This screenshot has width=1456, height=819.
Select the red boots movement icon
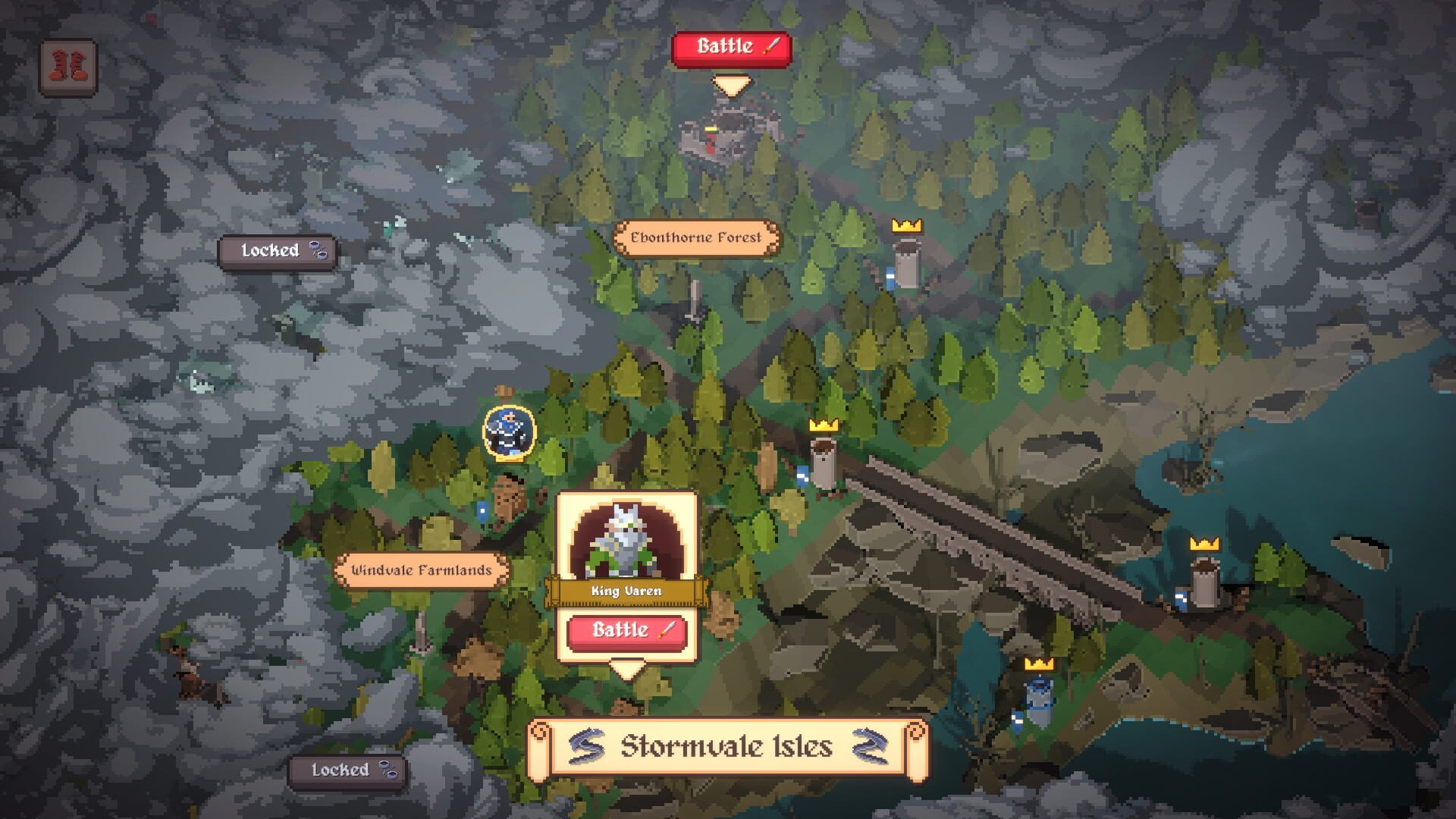click(x=67, y=67)
